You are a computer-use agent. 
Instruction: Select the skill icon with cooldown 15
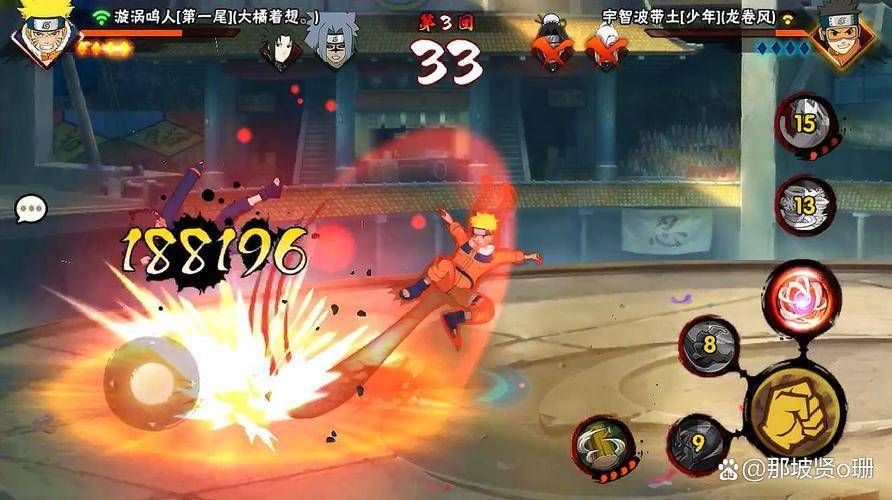click(805, 123)
